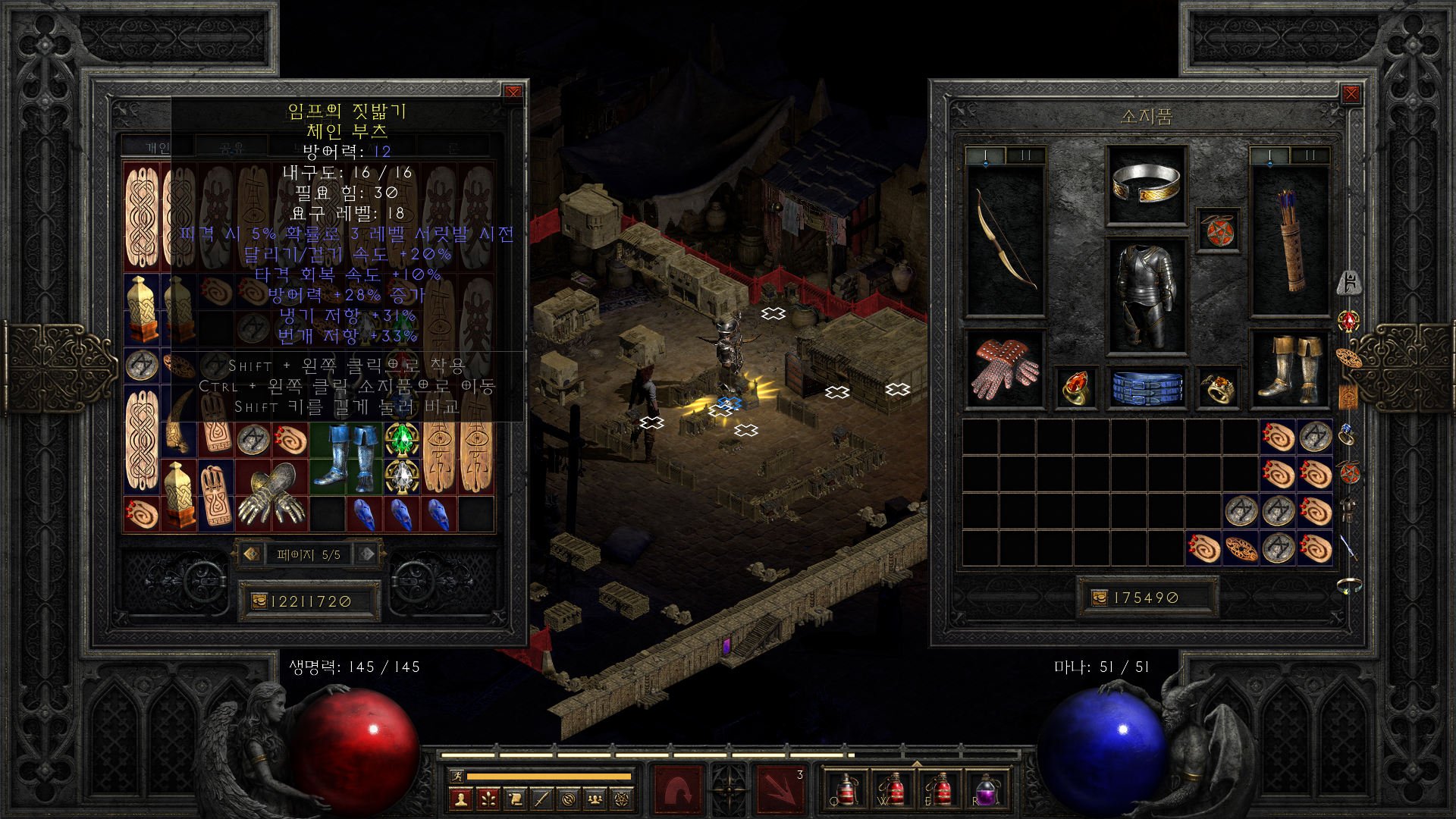Screen dimensions: 1456x819
Task: Close the stash panel
Action: 513,92
